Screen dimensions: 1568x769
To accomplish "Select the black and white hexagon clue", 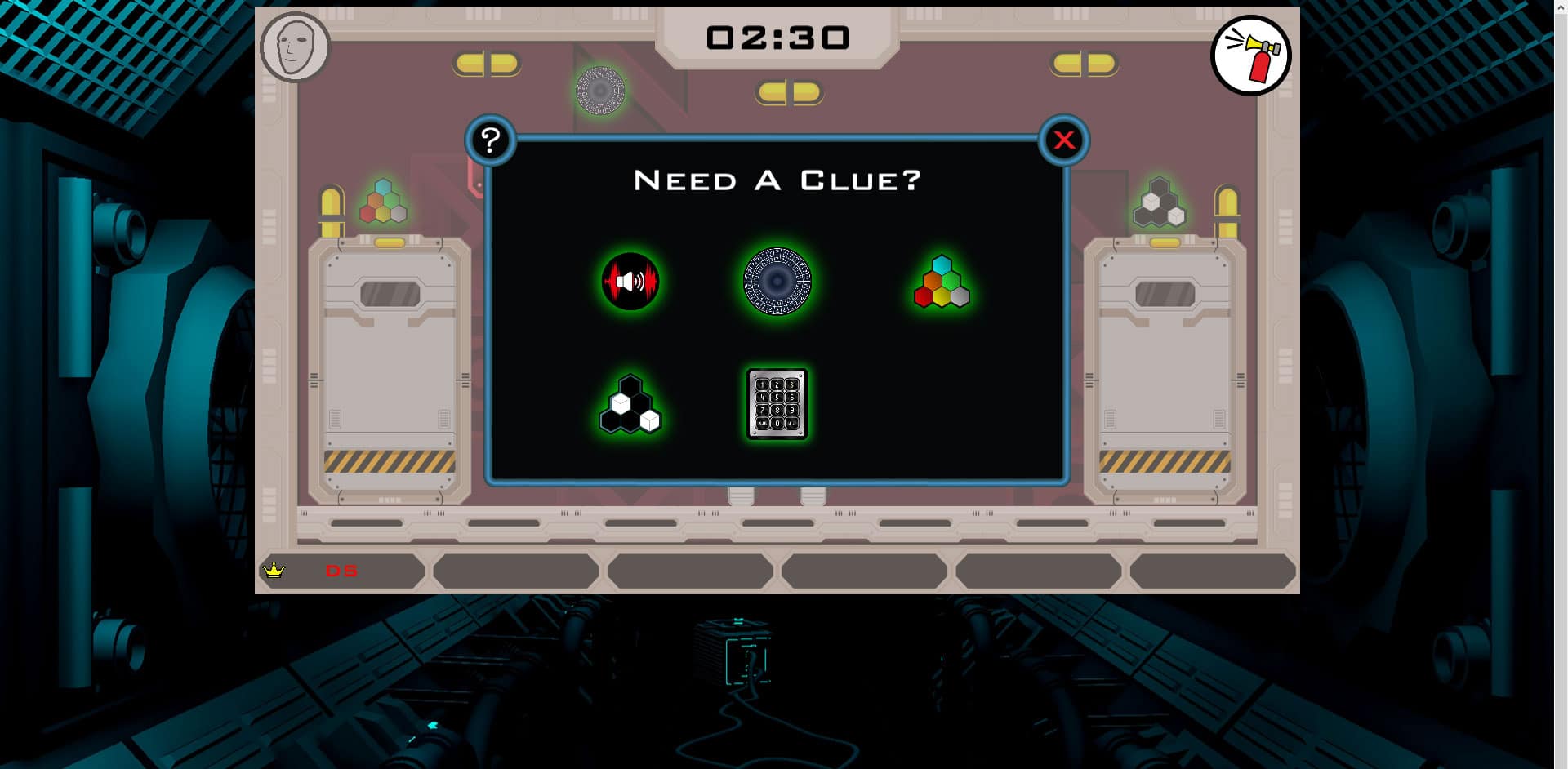I will coord(630,405).
